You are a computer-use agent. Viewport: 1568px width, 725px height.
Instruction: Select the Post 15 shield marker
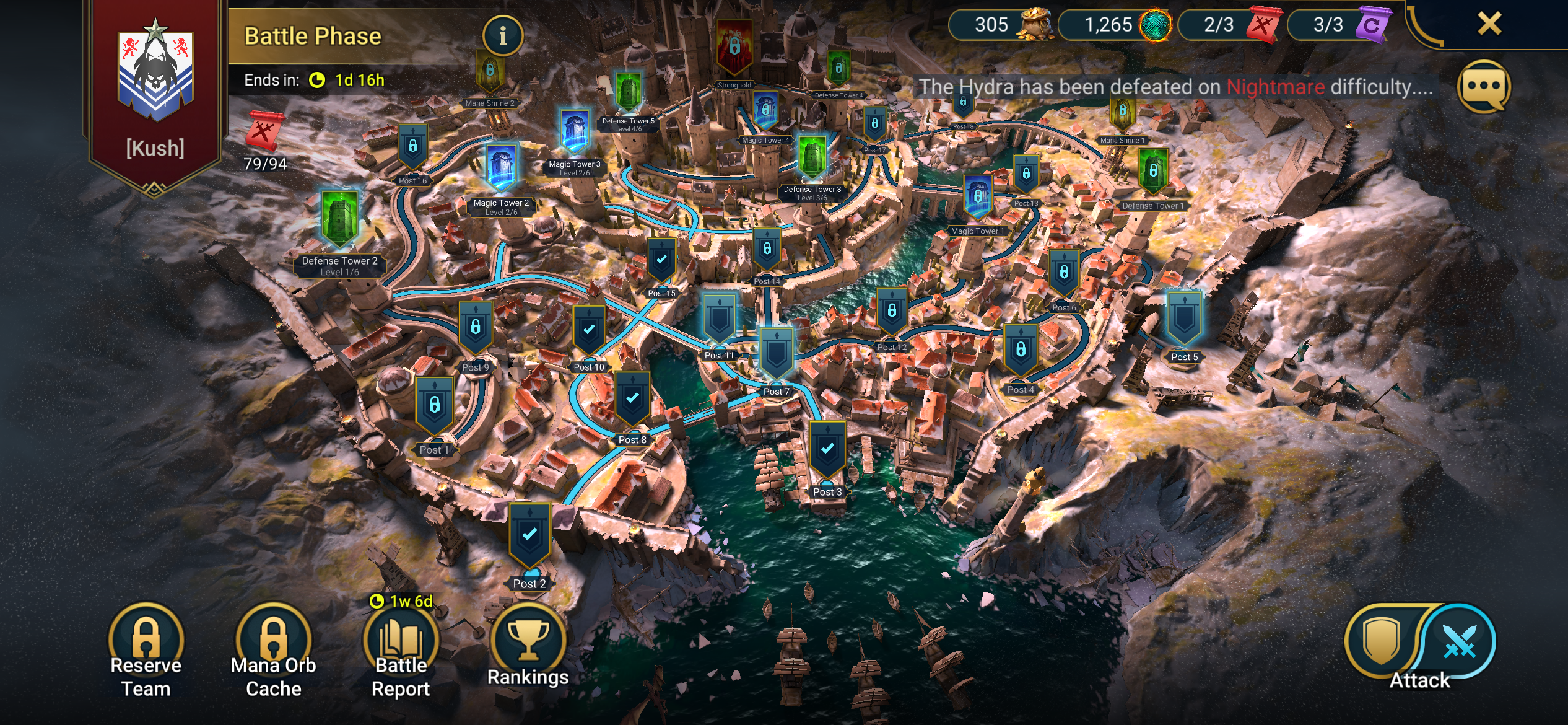click(661, 260)
